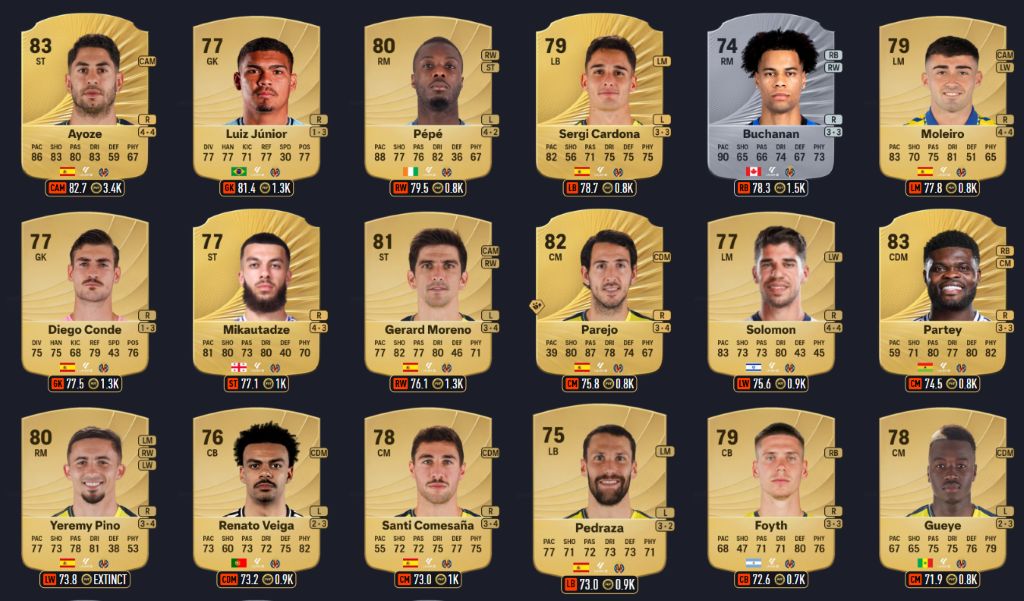Choose the Pépé player card

tap(428, 98)
